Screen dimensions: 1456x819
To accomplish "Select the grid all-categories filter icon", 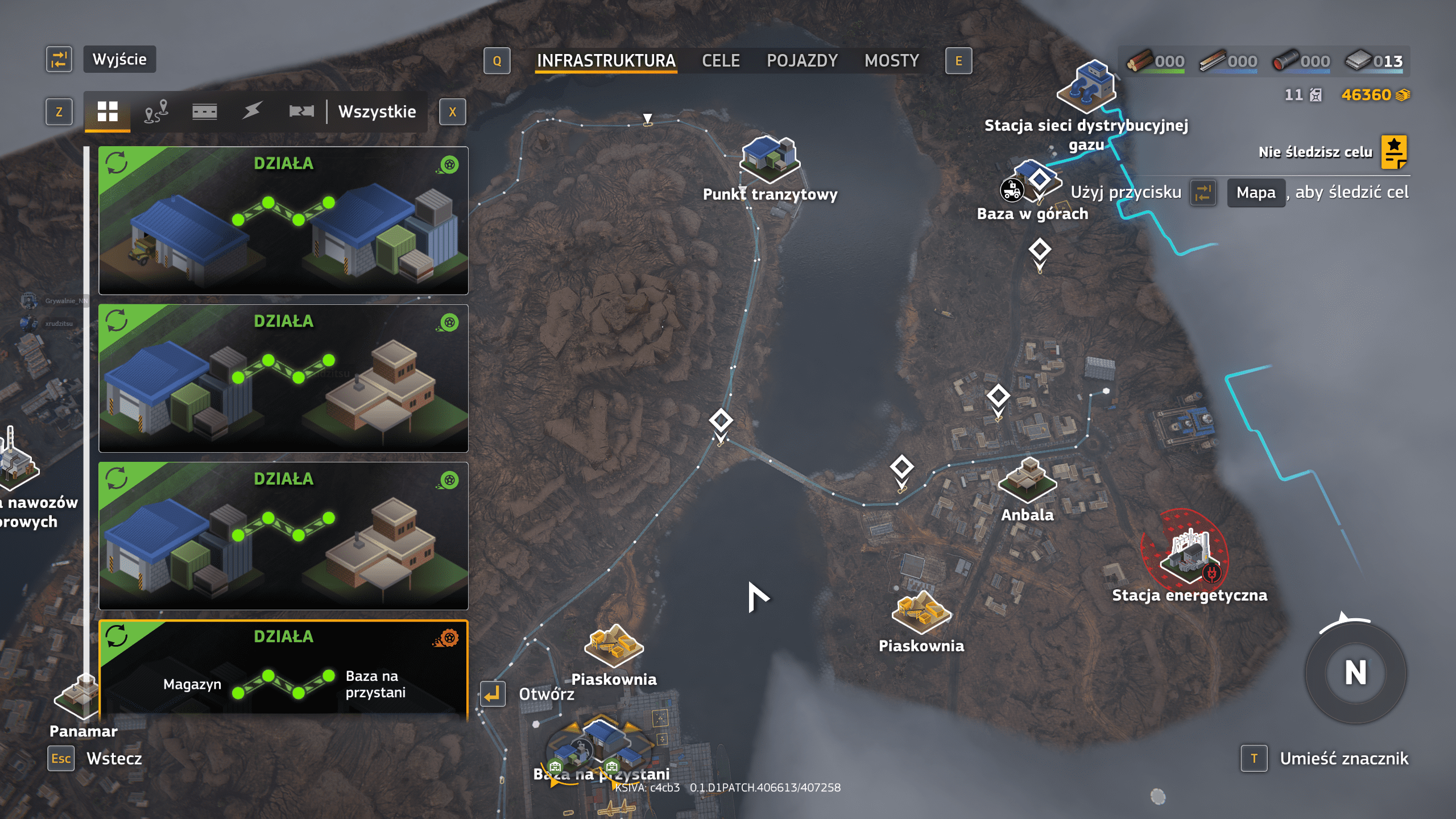I will [107, 111].
